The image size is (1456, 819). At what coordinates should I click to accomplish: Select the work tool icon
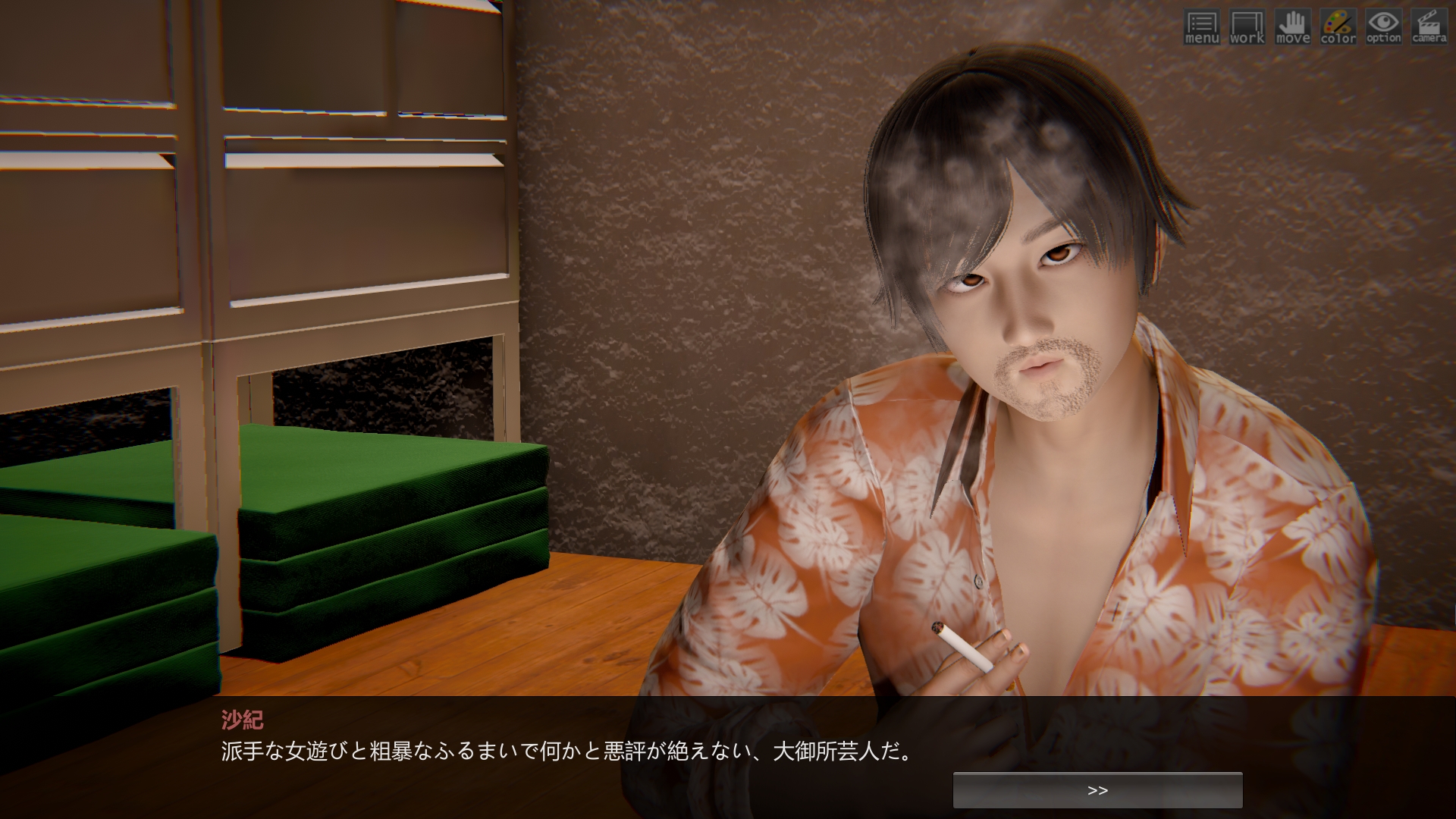coord(1247,27)
